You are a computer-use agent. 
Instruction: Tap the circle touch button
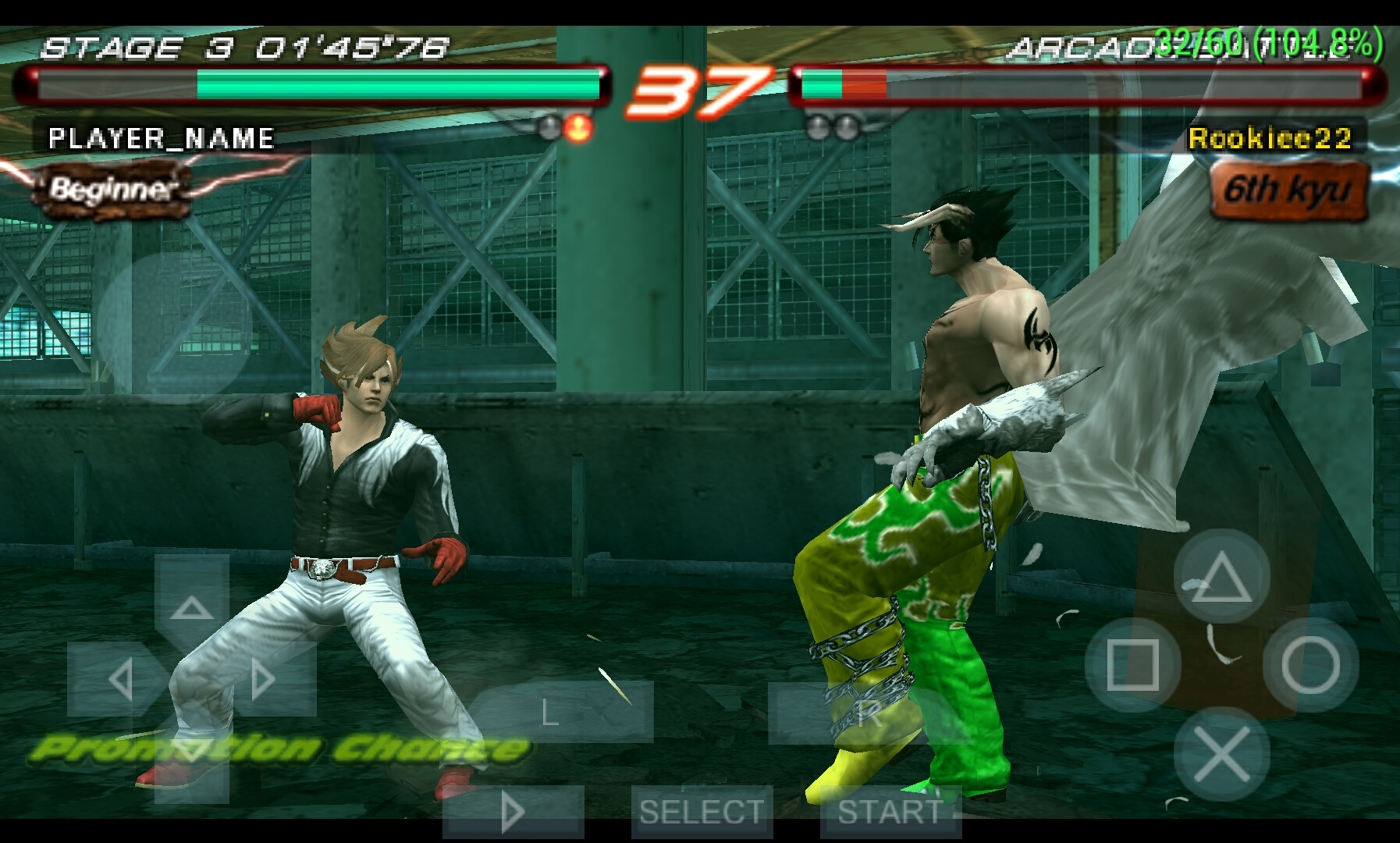(1310, 665)
